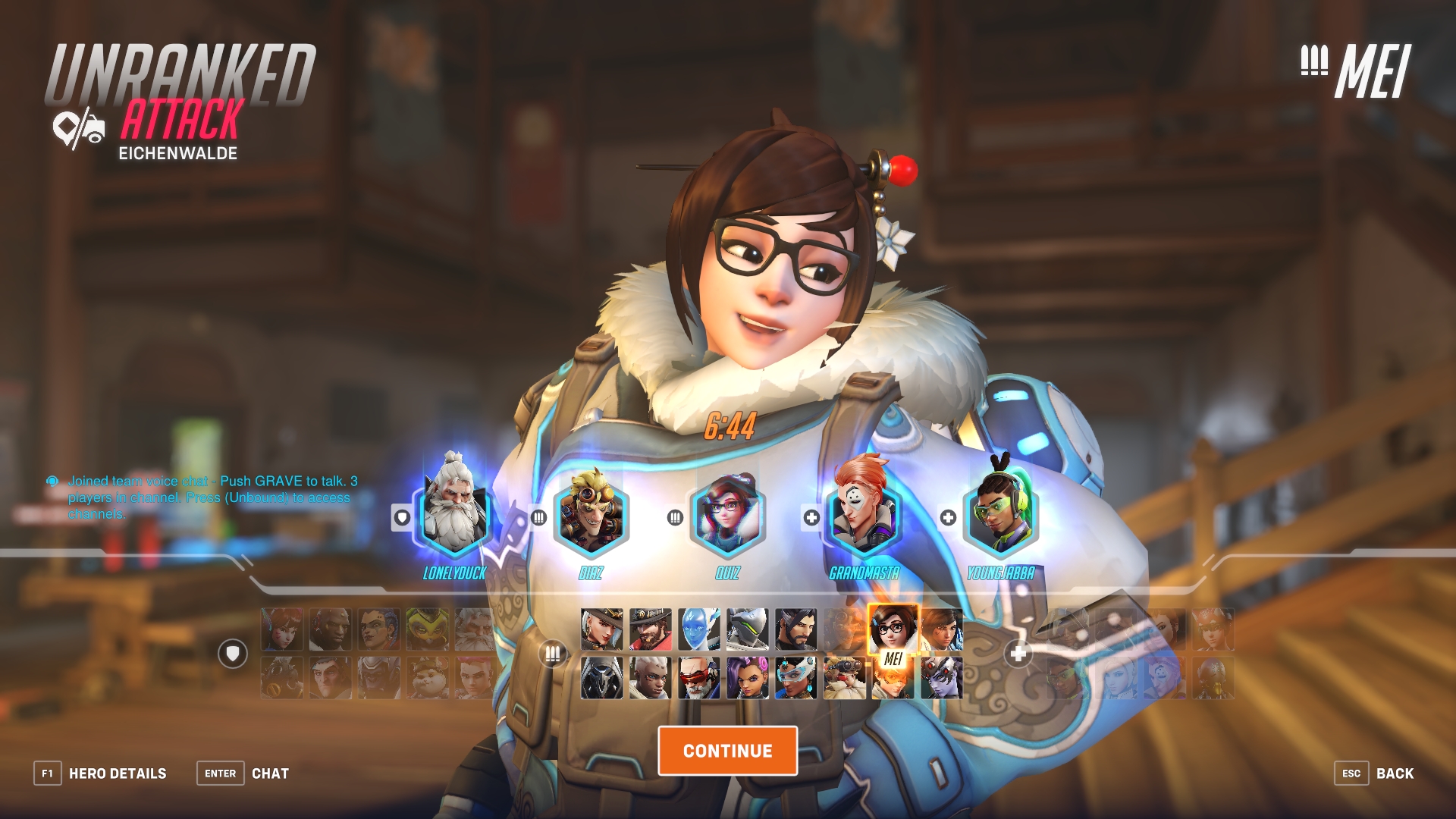Select Ashe from the damage hero grid

(602, 629)
